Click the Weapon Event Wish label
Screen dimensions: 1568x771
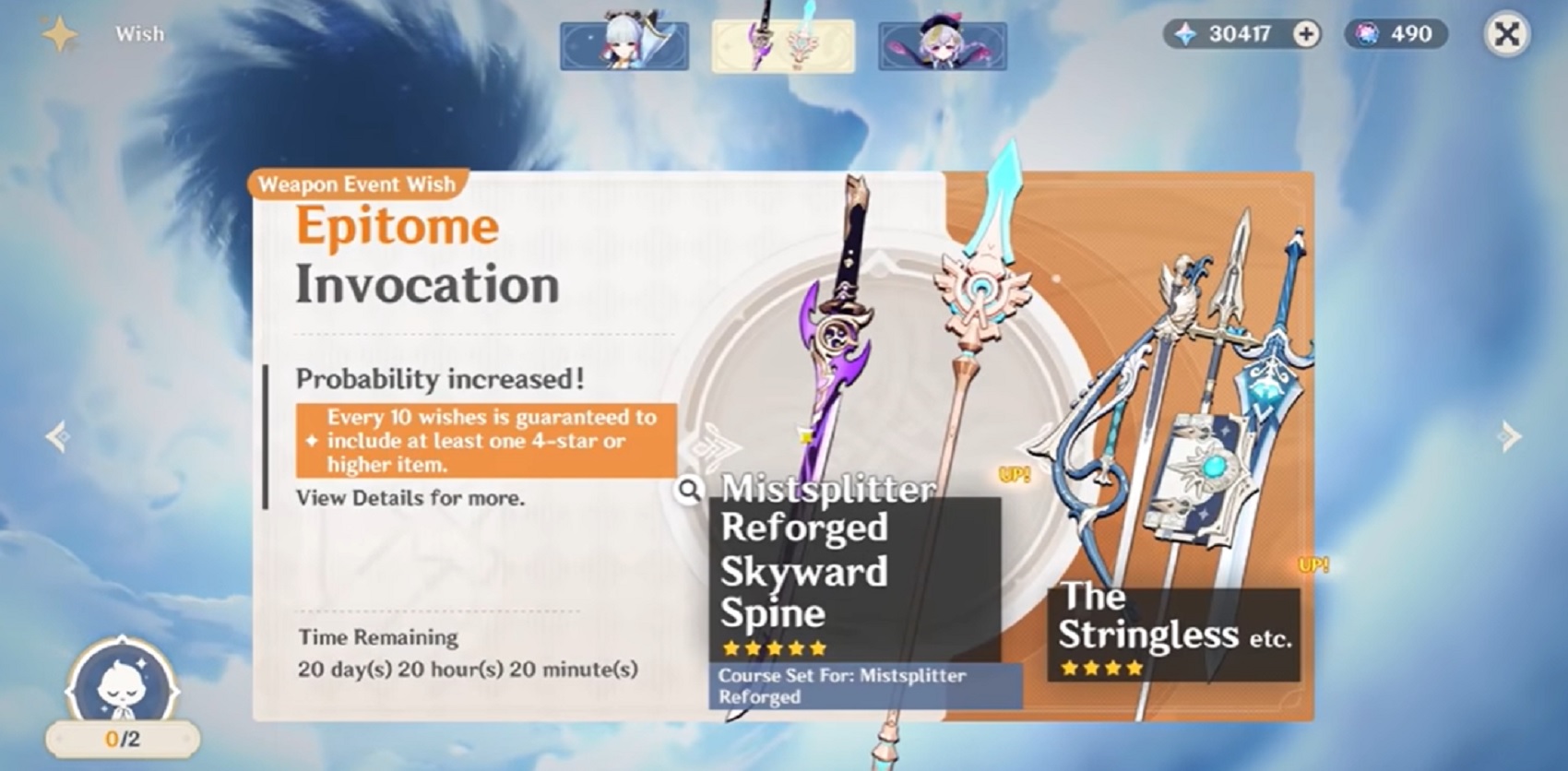click(357, 184)
